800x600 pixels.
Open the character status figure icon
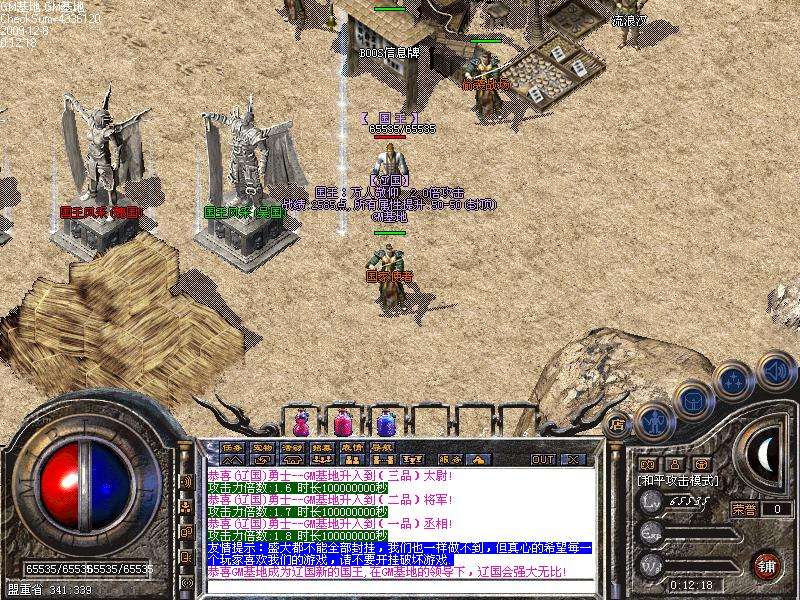(653, 420)
